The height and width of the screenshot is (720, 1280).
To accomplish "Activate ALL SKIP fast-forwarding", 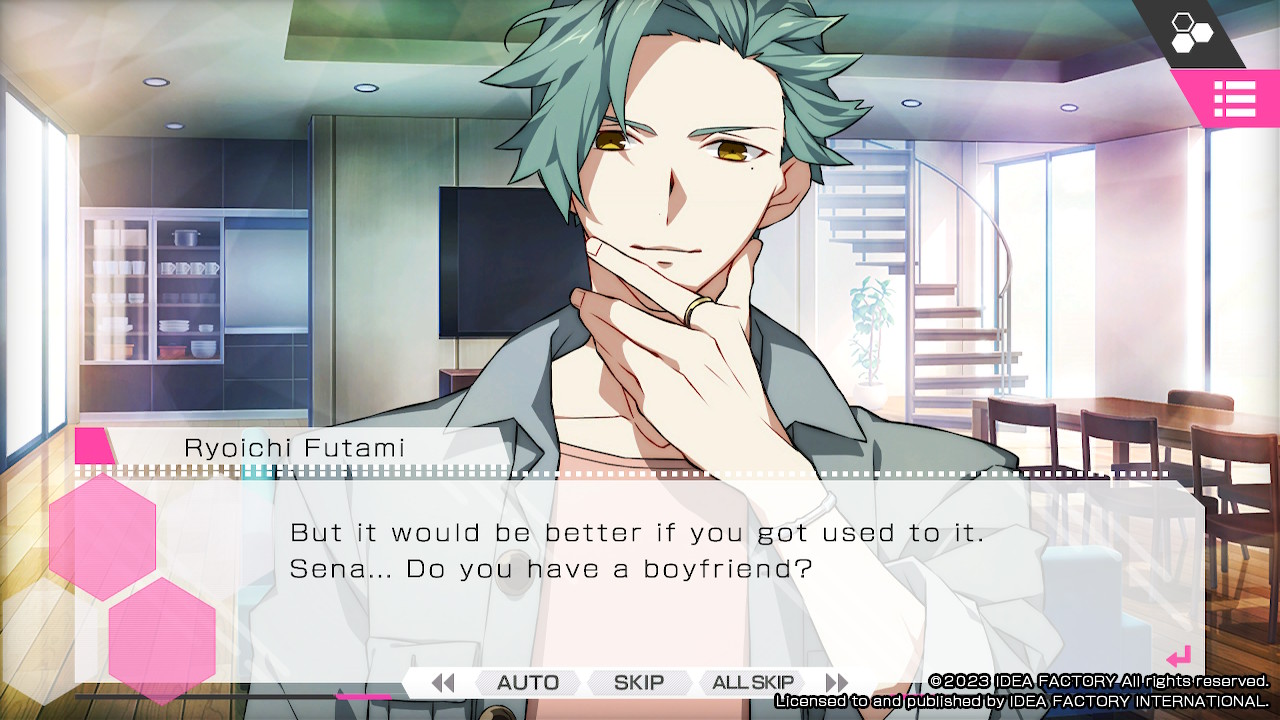I will click(752, 682).
